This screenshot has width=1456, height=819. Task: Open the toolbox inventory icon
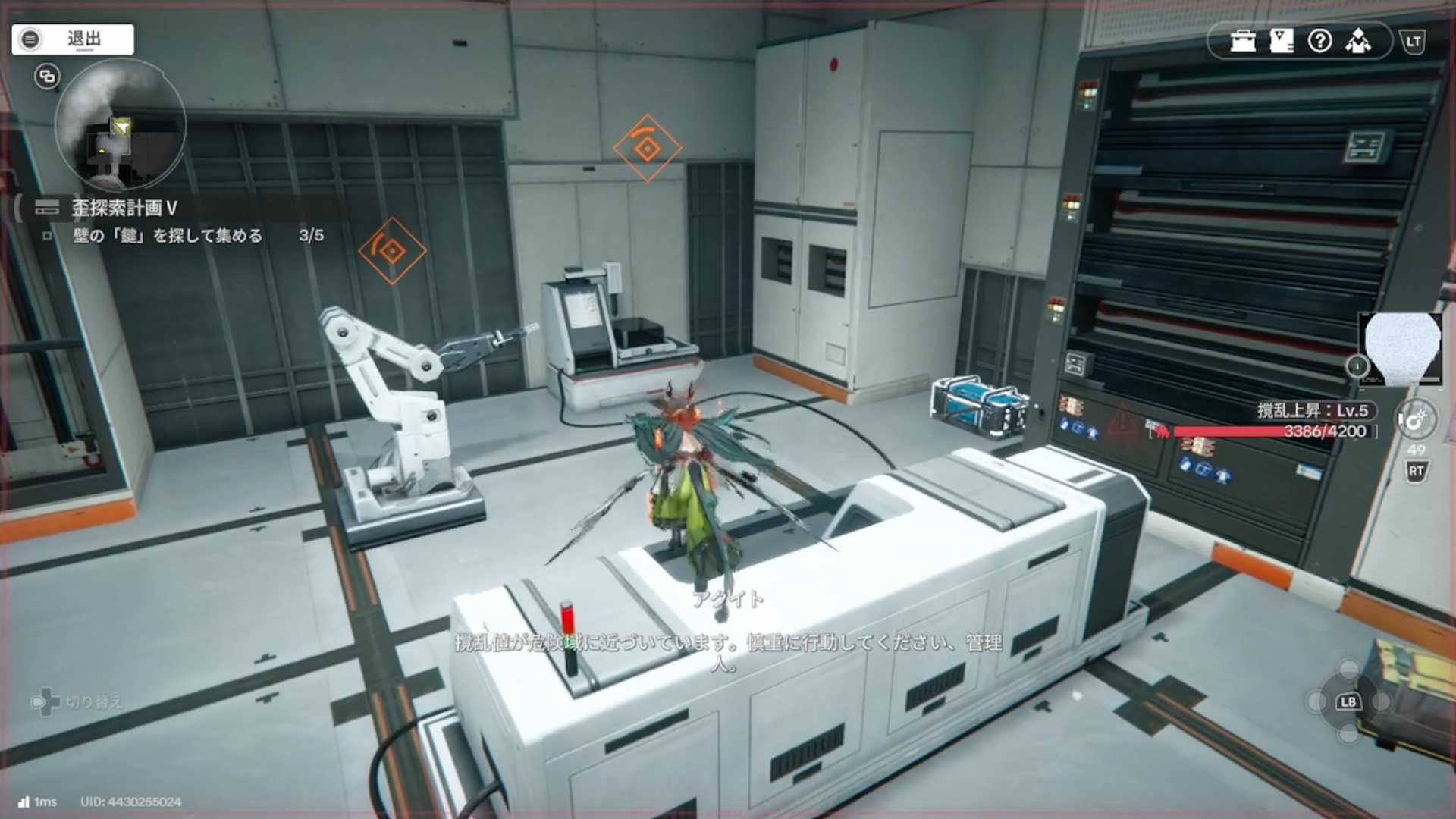pyautogui.click(x=1243, y=41)
